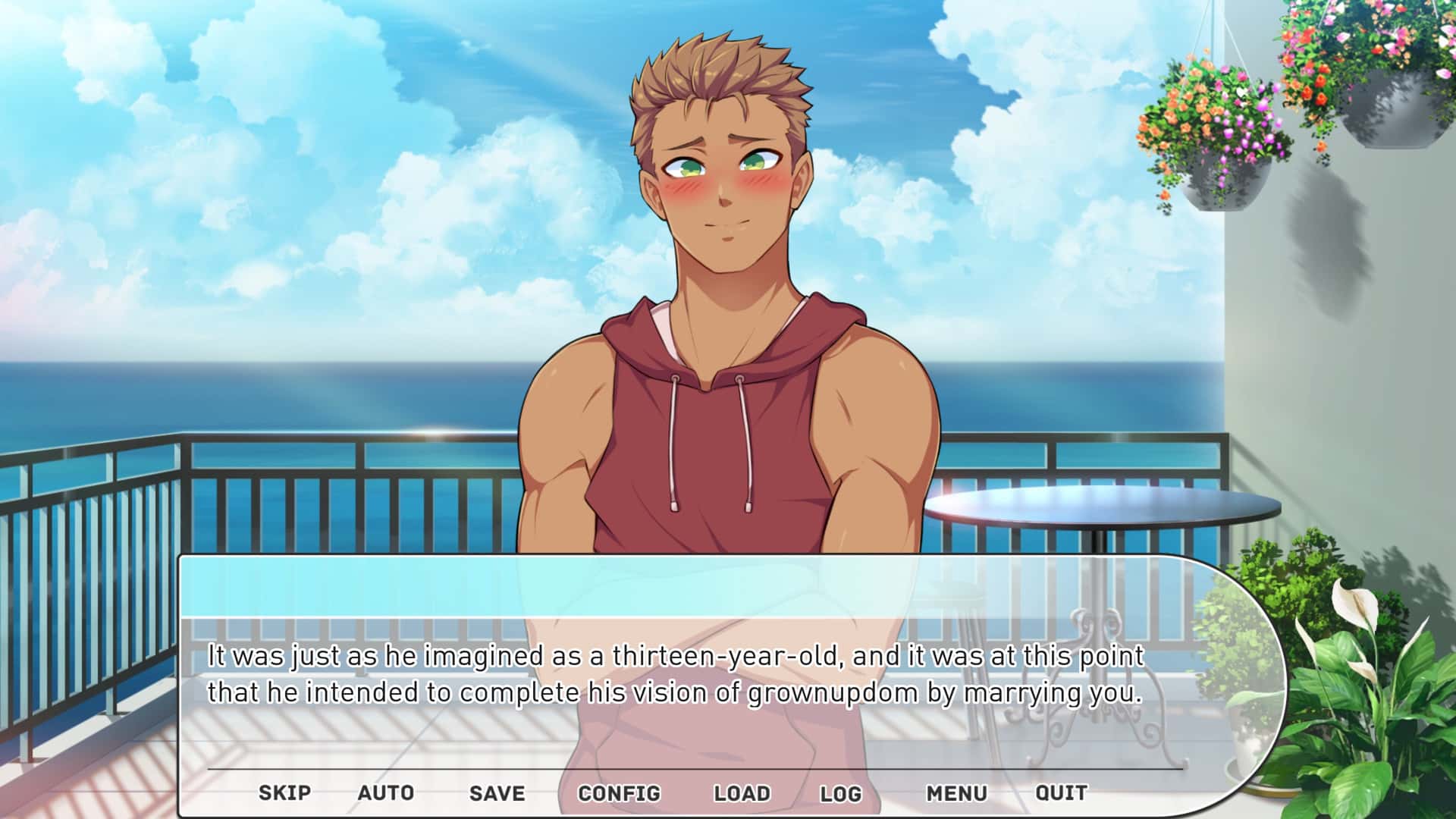Open the Config settings
The height and width of the screenshot is (819, 1456).
[619, 793]
